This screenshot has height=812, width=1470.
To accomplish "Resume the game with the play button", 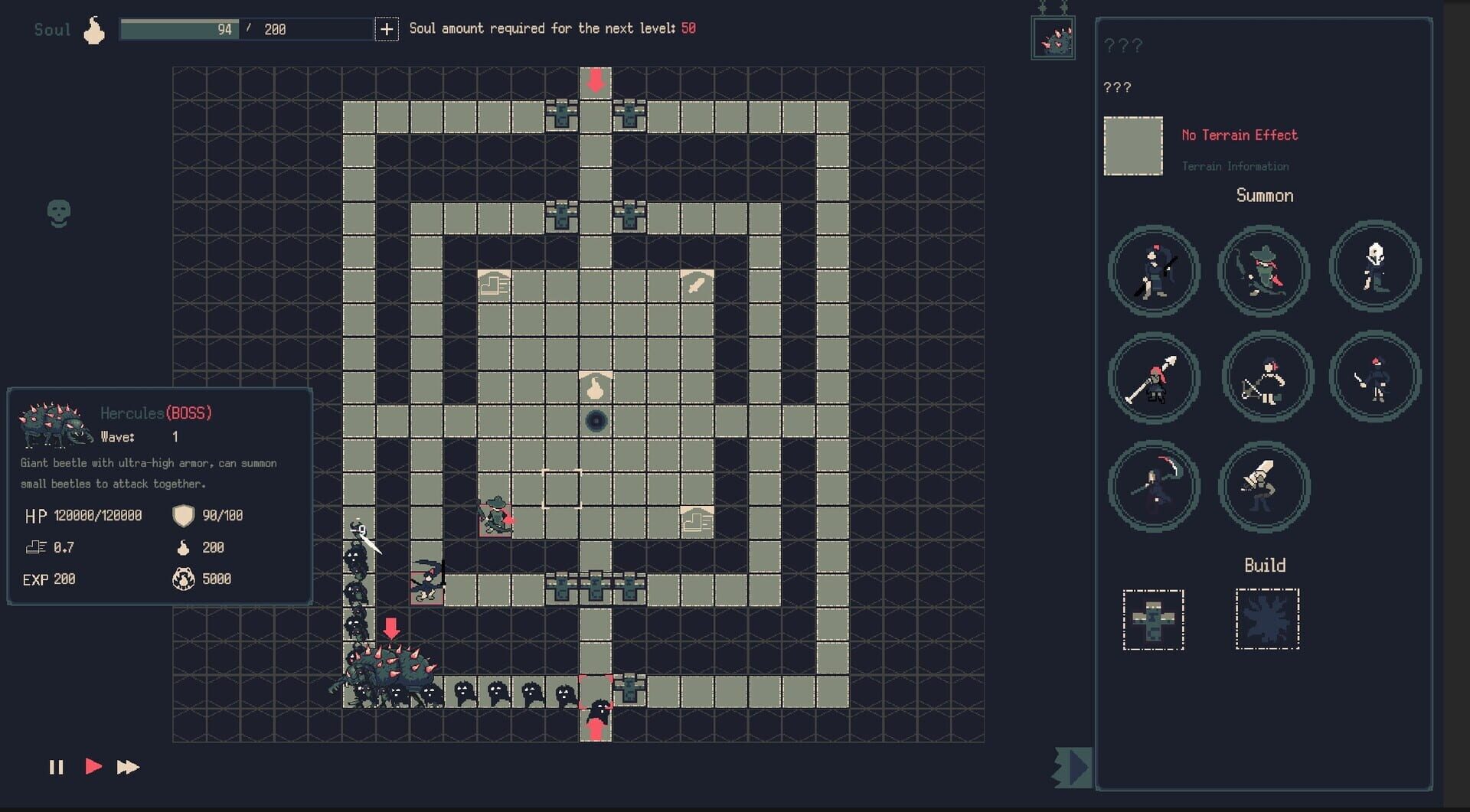I will 93,768.
